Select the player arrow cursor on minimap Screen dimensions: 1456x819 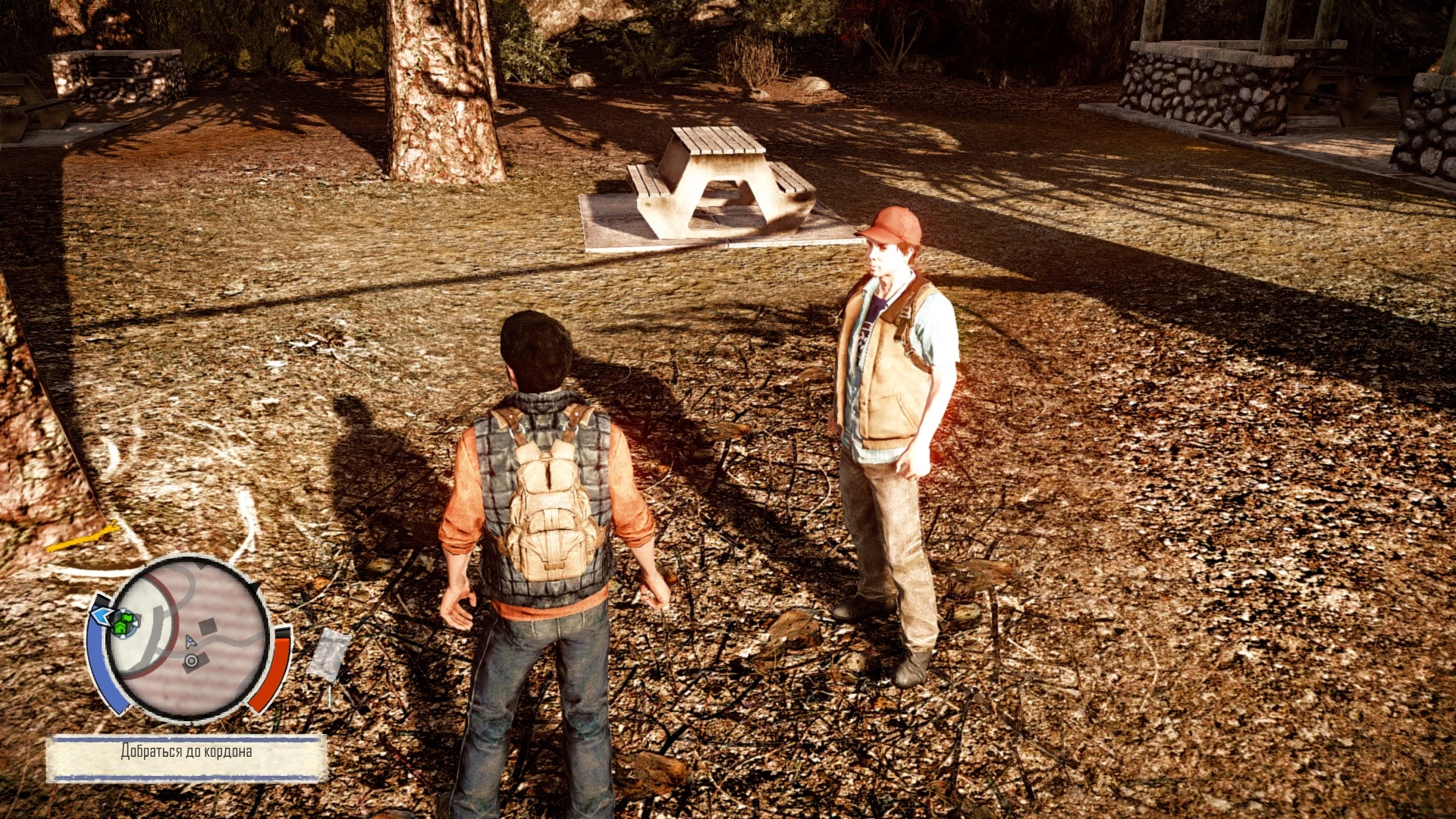[x=190, y=642]
